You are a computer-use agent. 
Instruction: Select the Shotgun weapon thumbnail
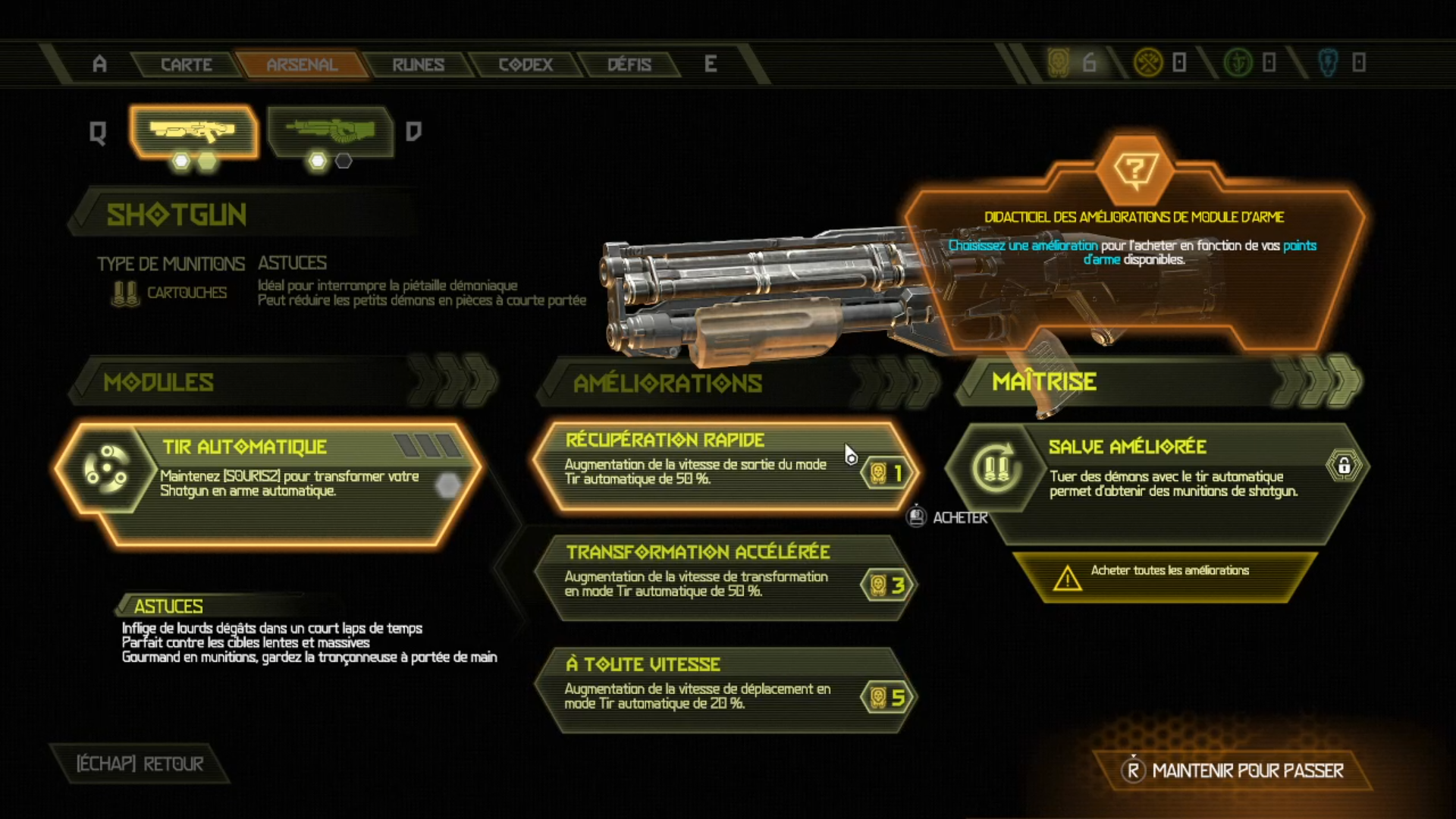193,132
